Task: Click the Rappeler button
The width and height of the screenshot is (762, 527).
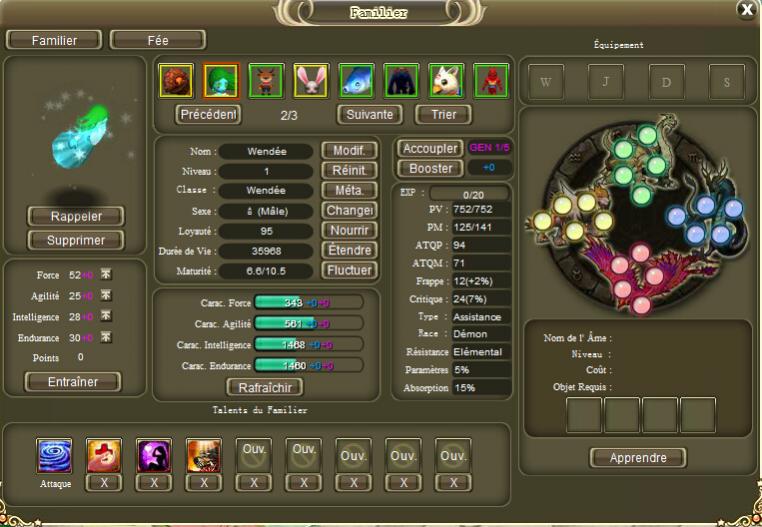Action: click(x=76, y=216)
